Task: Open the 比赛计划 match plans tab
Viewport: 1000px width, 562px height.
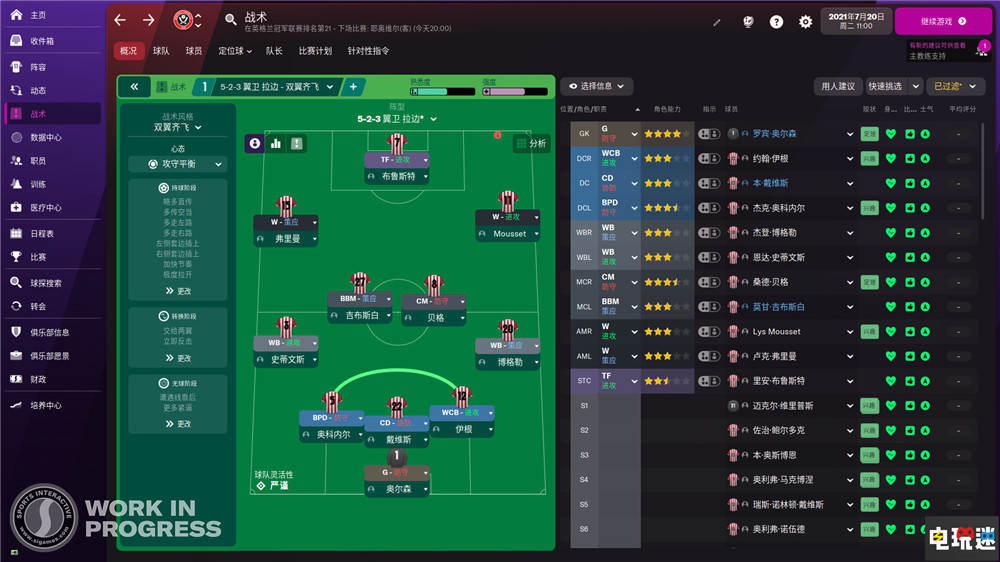Action: (x=313, y=51)
